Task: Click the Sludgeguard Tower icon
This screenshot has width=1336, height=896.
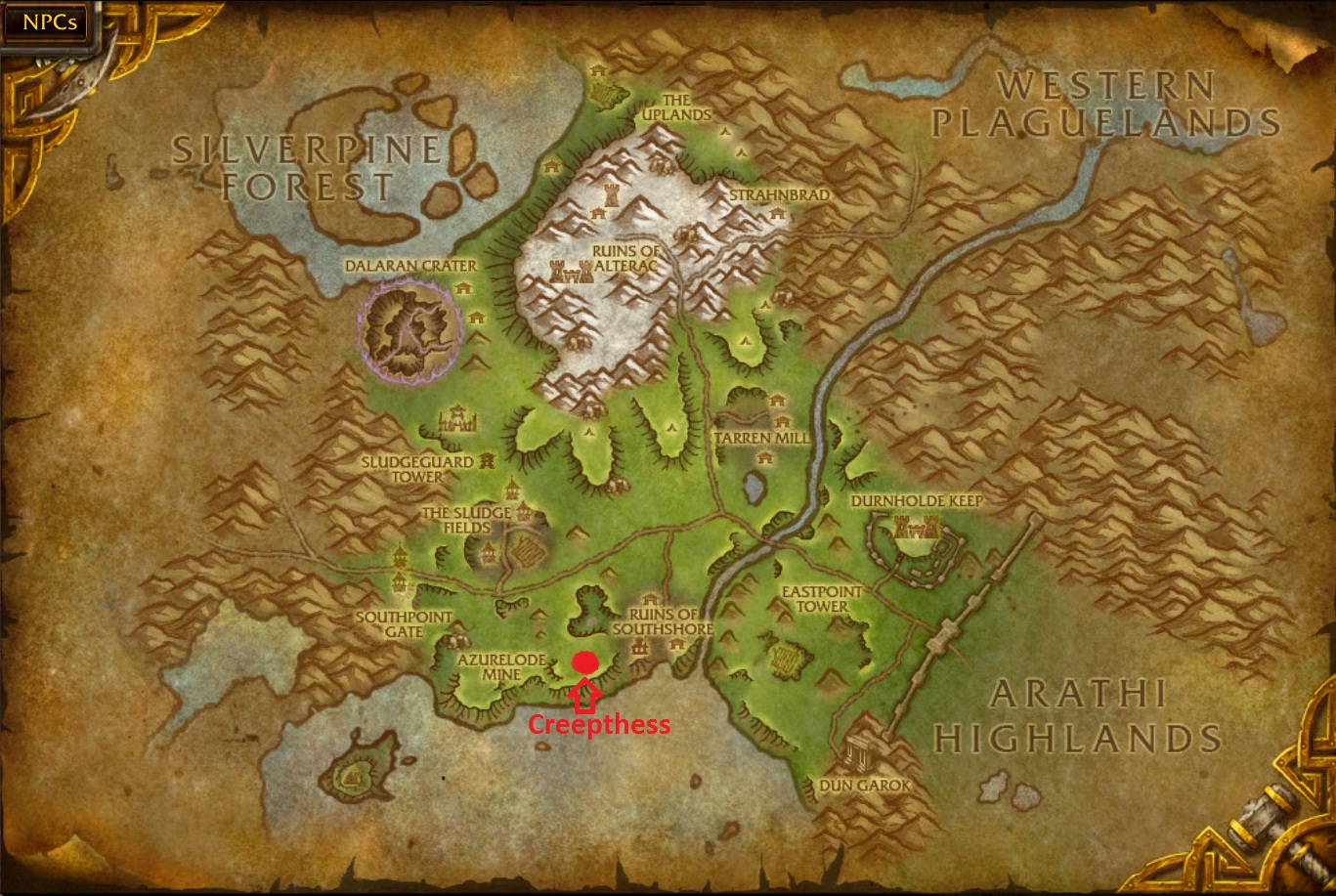Action: pyautogui.click(x=487, y=461)
